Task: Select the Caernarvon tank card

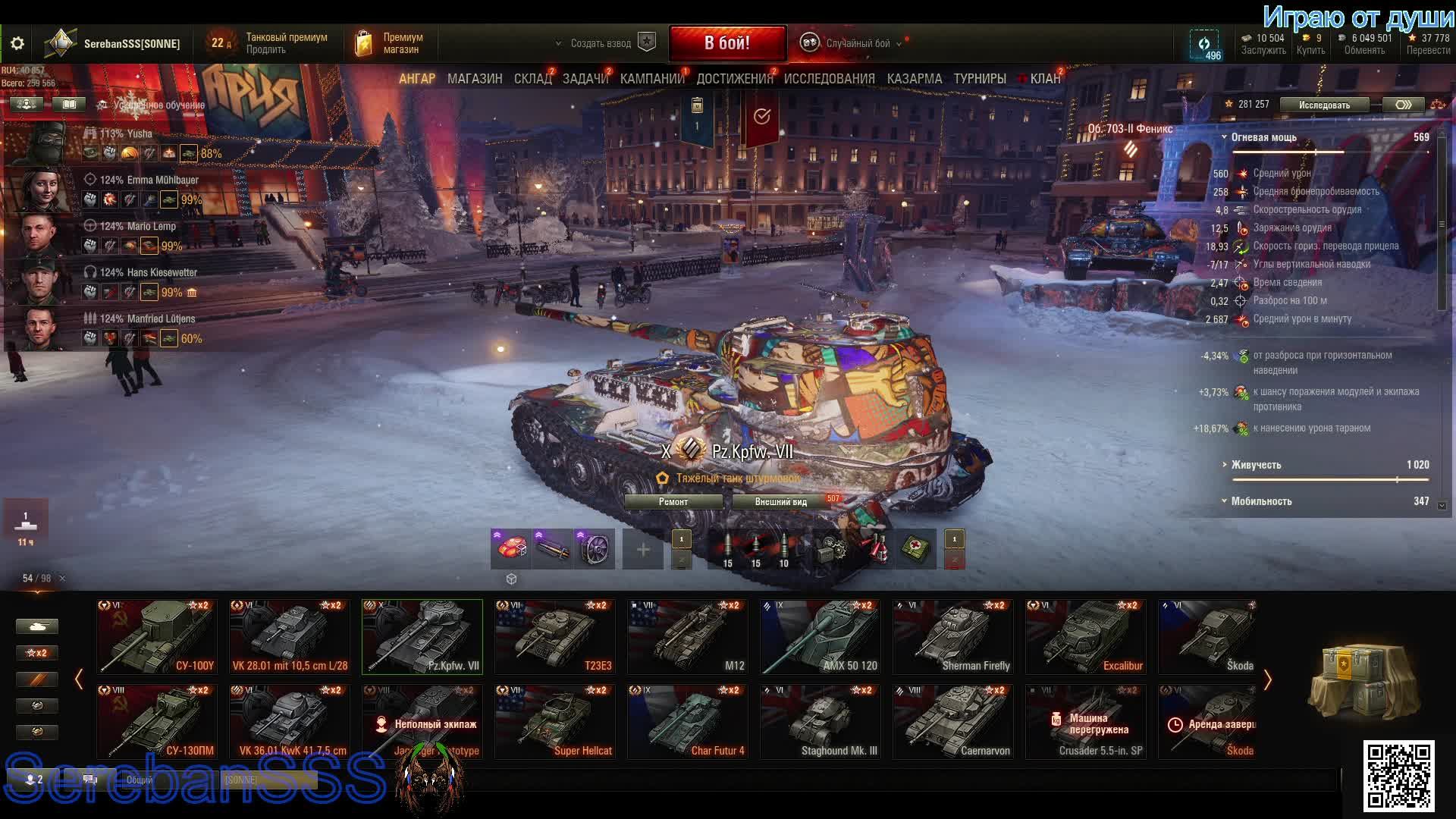Action: (x=953, y=722)
